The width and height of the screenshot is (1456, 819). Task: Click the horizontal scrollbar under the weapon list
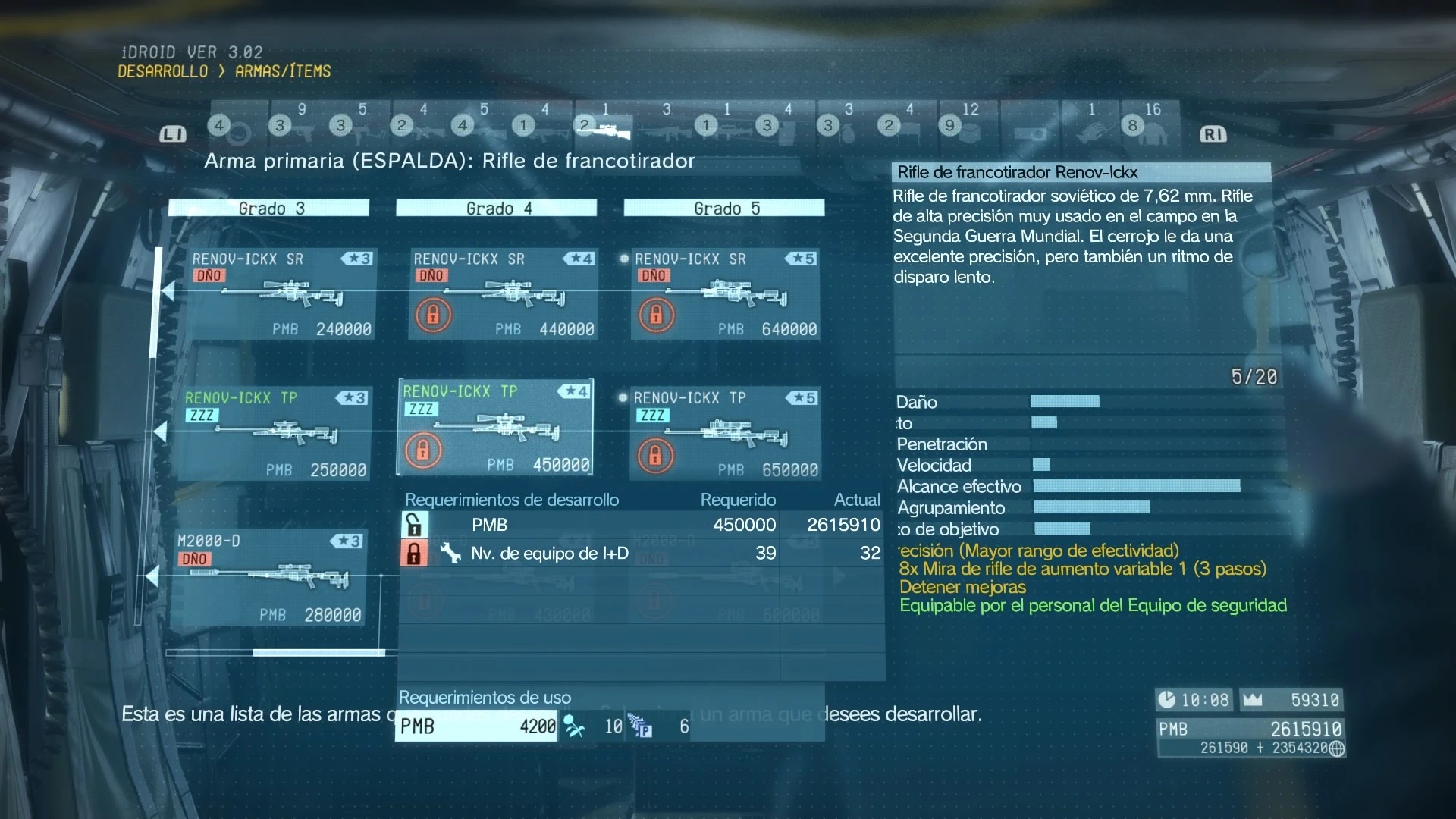318,652
